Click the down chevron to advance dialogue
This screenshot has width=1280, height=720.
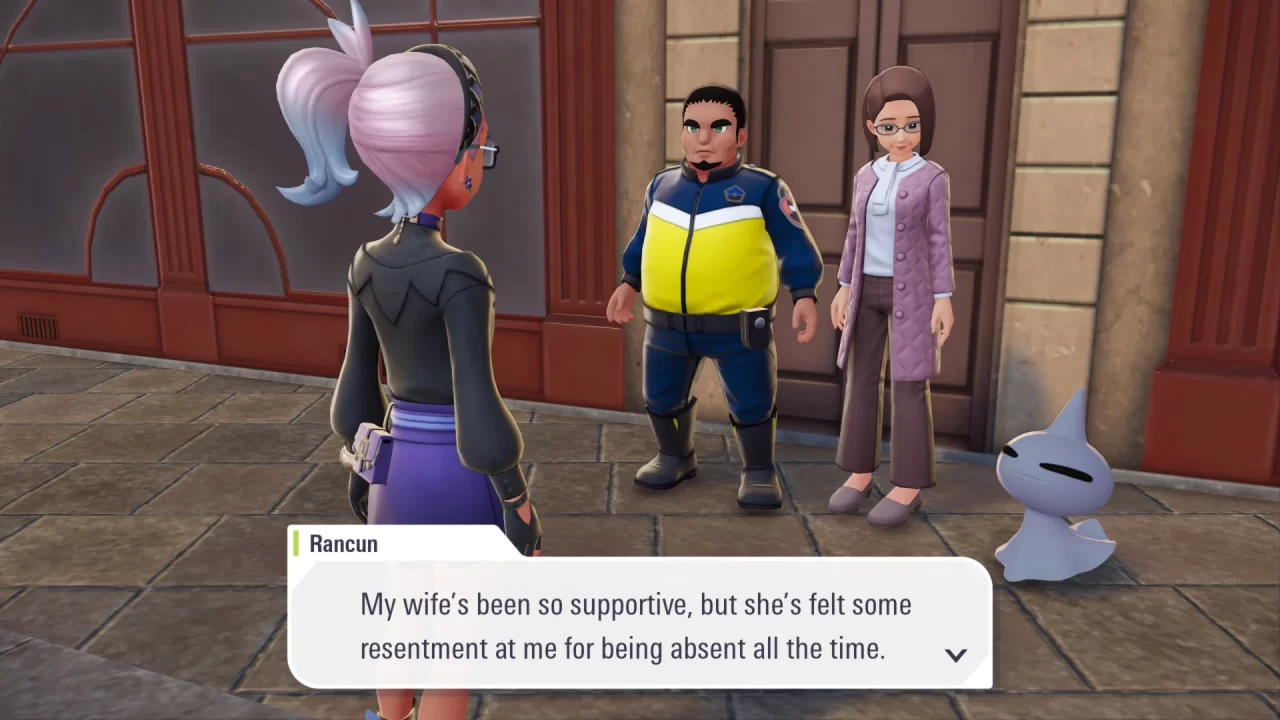coord(957,654)
